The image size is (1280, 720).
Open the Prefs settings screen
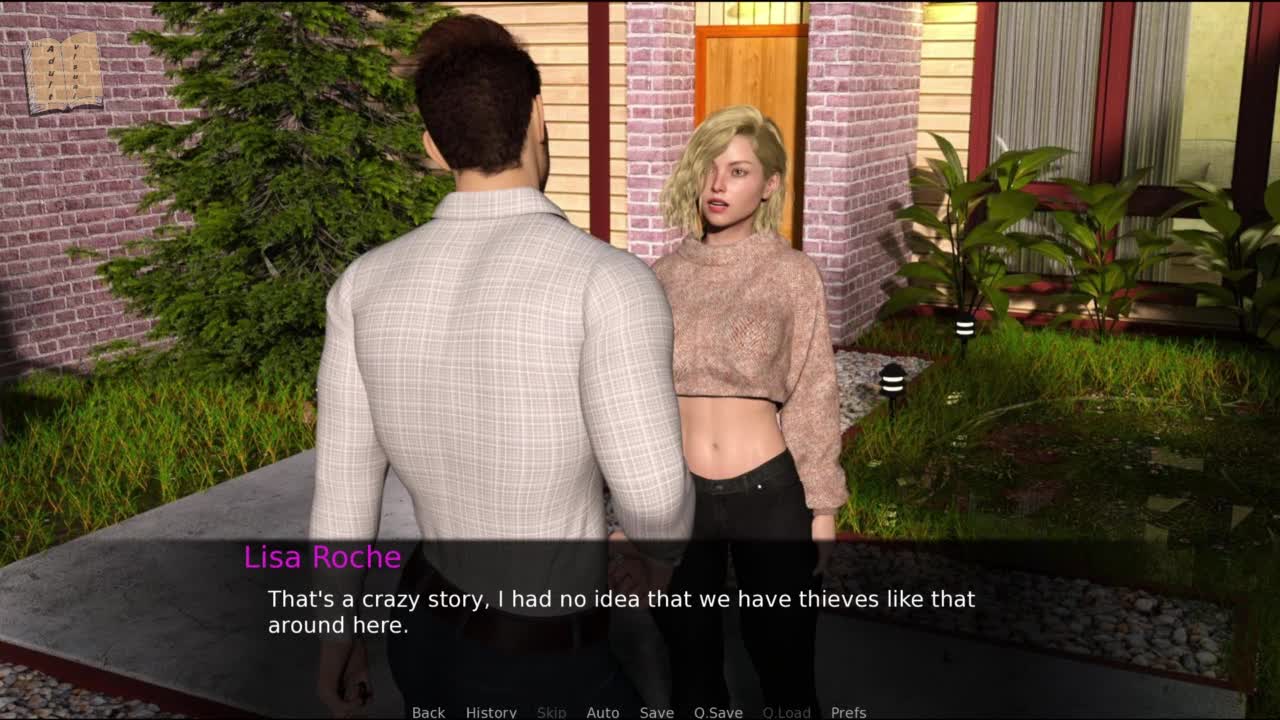tap(848, 712)
